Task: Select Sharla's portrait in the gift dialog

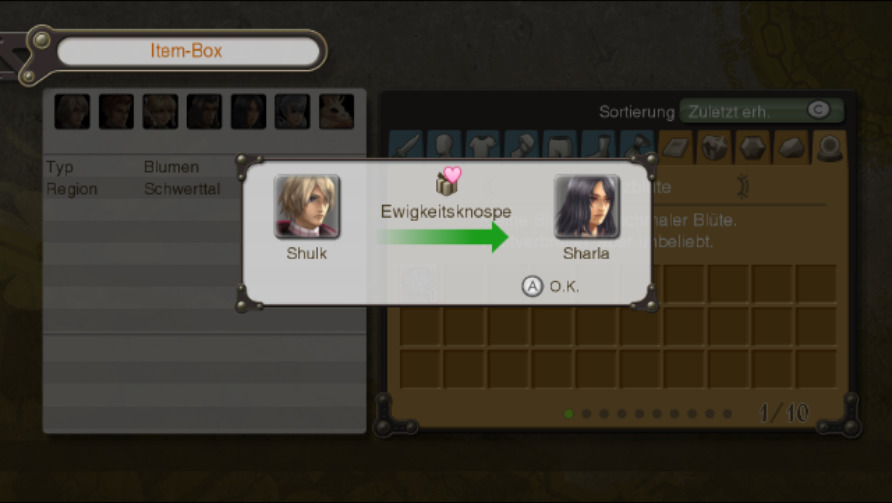Action: (x=586, y=207)
